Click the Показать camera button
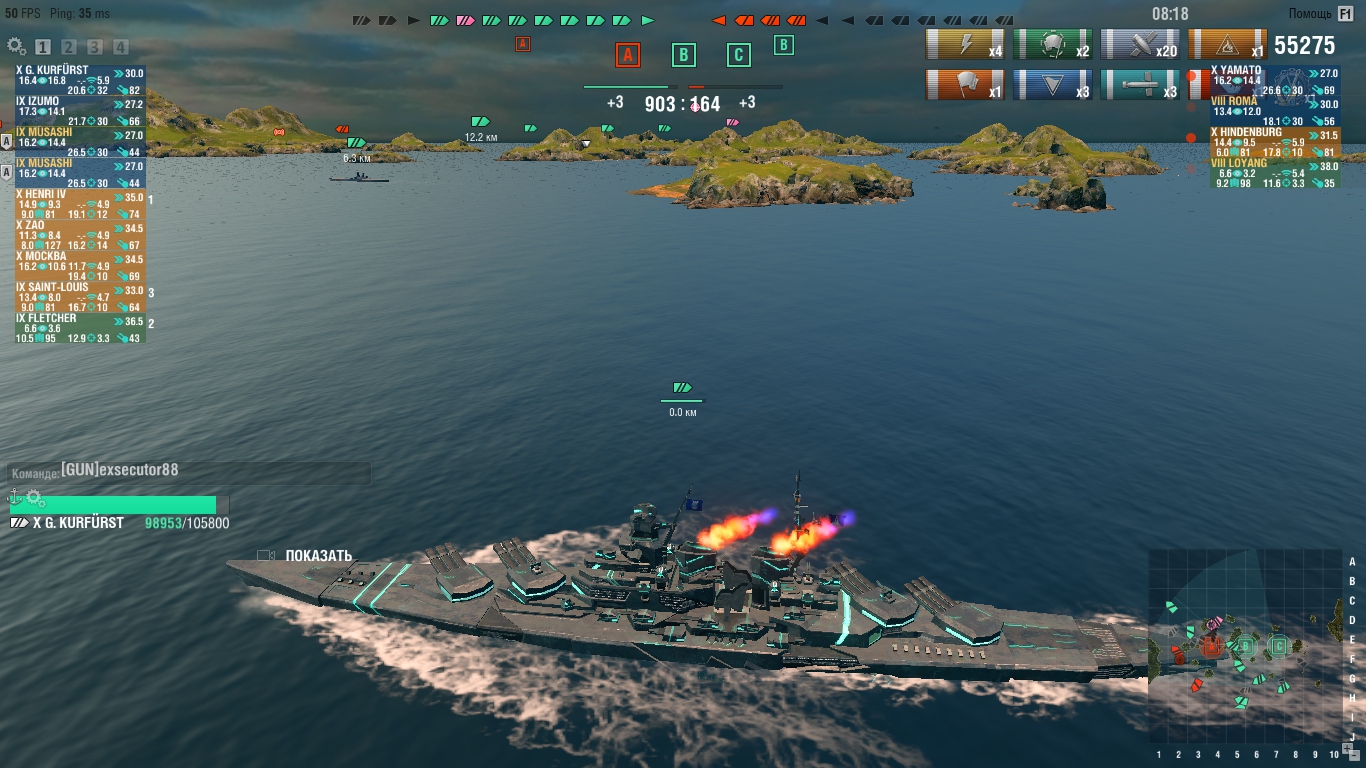The image size is (1366, 768). [x=306, y=556]
